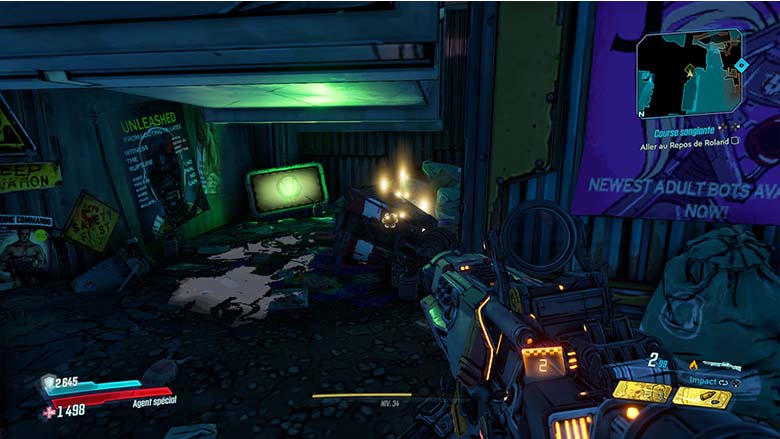
Task: Tick the Aller au Repos de Roland objective checkbox
Action: [735, 142]
